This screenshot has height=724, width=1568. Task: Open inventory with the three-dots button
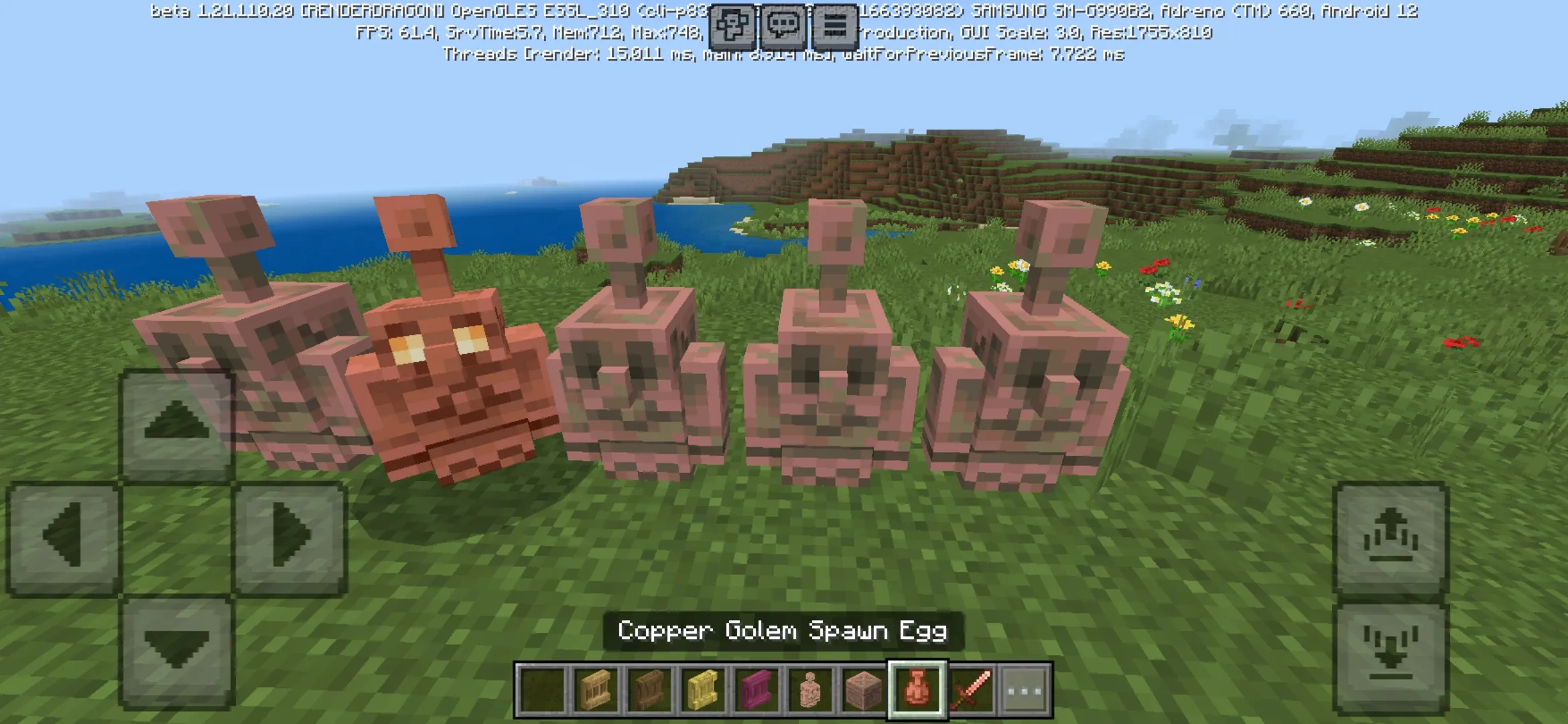tap(1025, 690)
